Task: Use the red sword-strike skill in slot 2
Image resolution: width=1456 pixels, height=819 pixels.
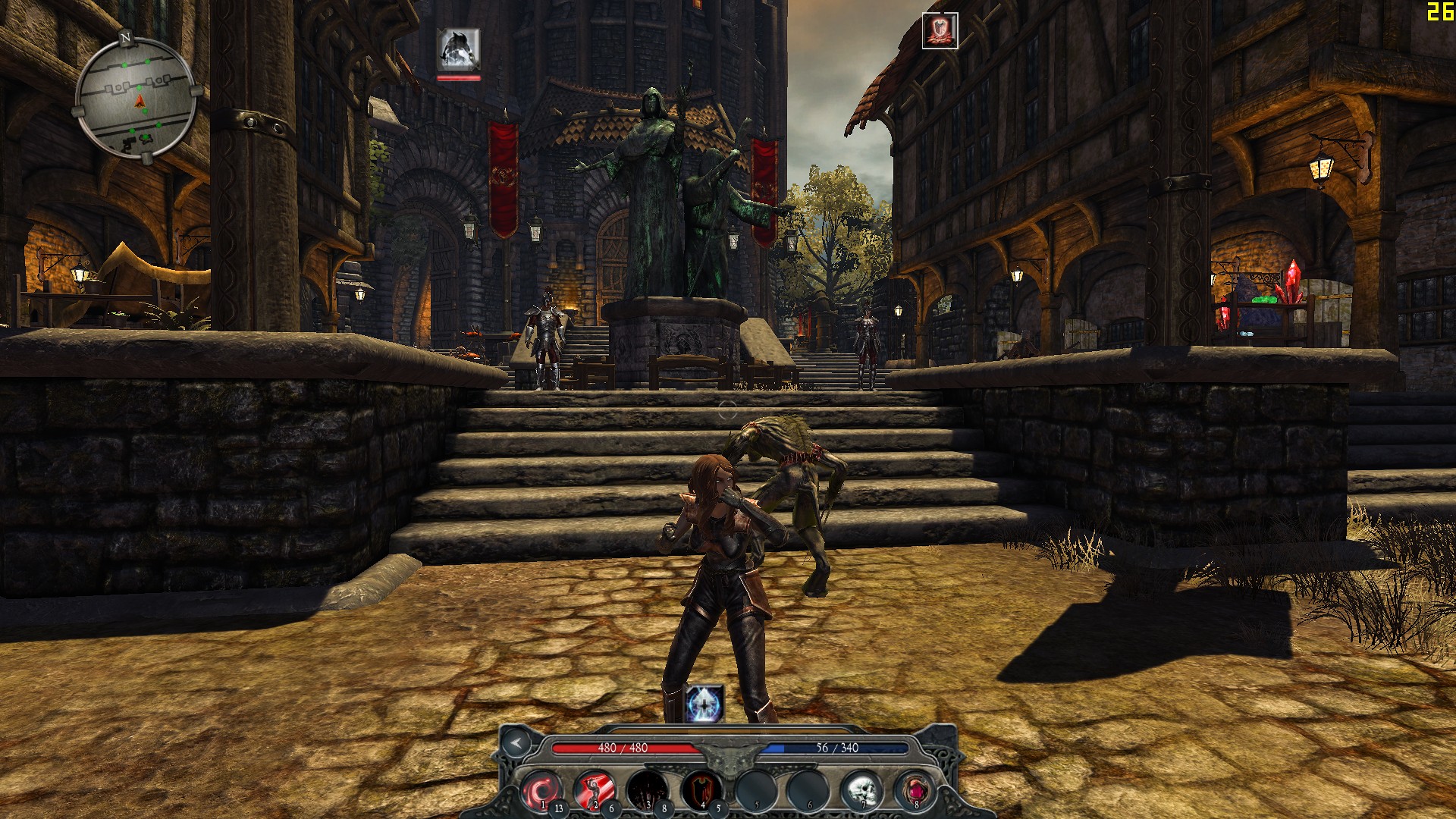Action: coord(593,790)
